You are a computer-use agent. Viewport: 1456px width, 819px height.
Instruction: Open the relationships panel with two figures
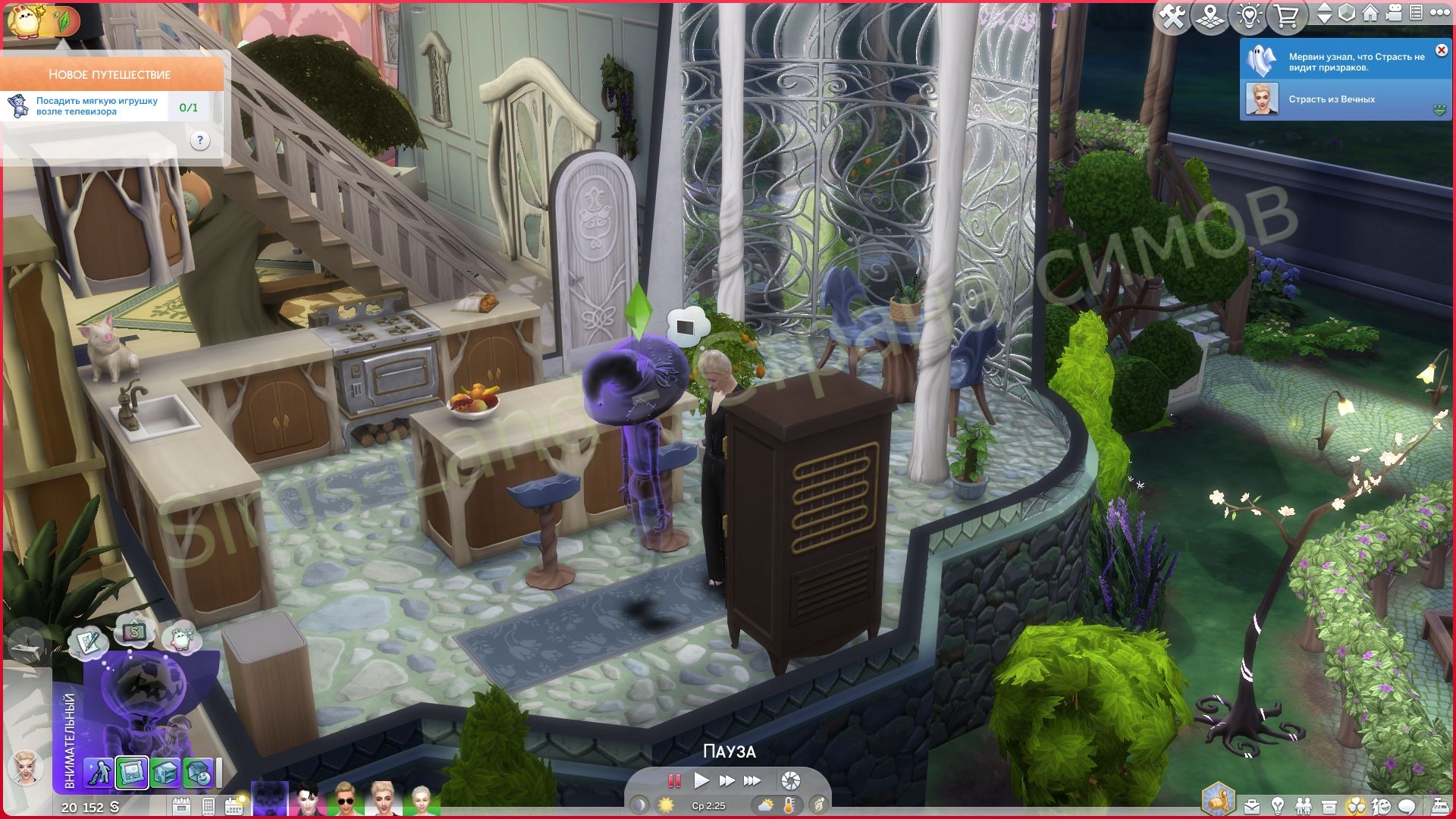[x=1303, y=805]
